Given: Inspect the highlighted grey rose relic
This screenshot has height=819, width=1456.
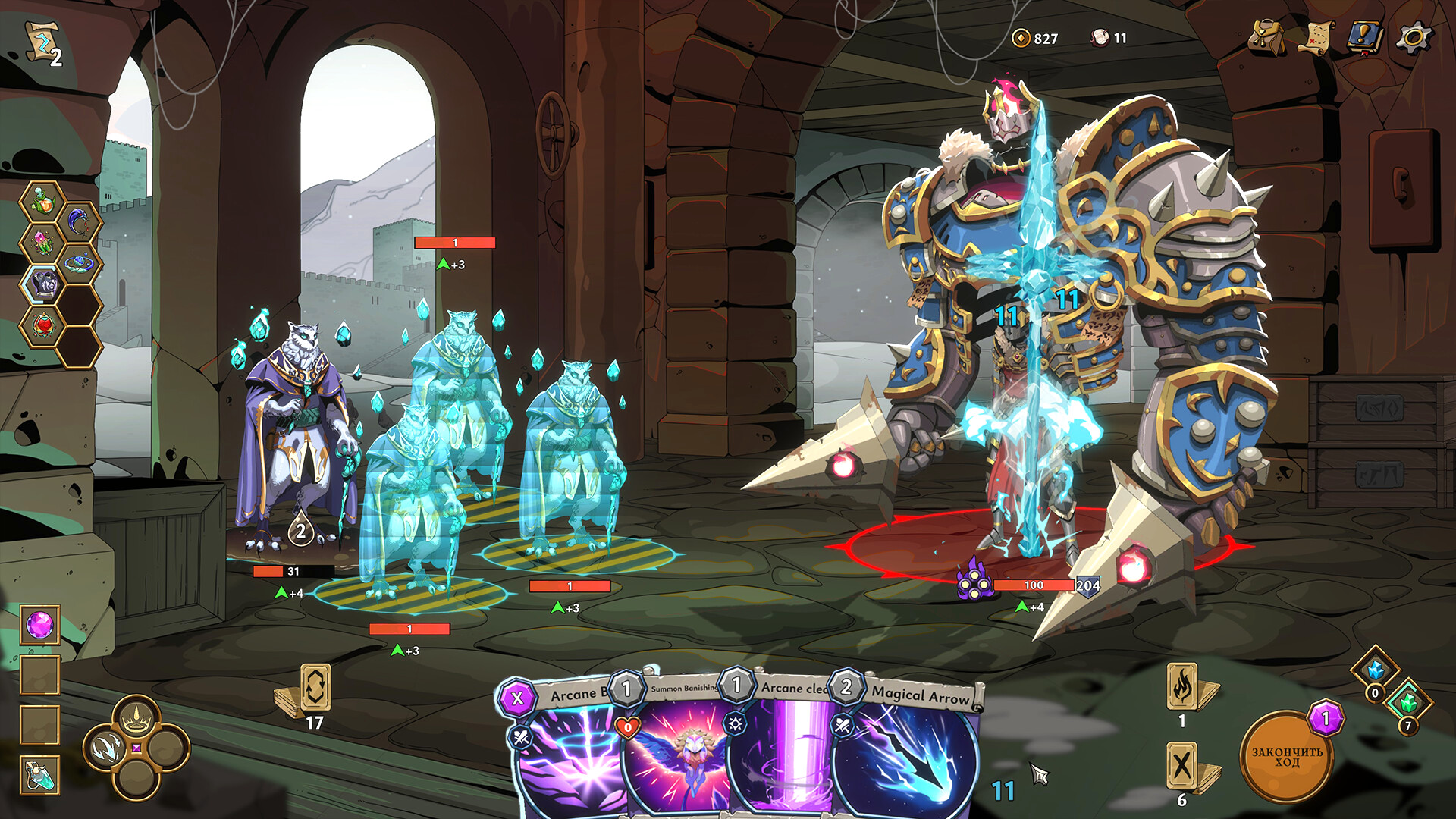Looking at the screenshot, I should pyautogui.click(x=45, y=284).
